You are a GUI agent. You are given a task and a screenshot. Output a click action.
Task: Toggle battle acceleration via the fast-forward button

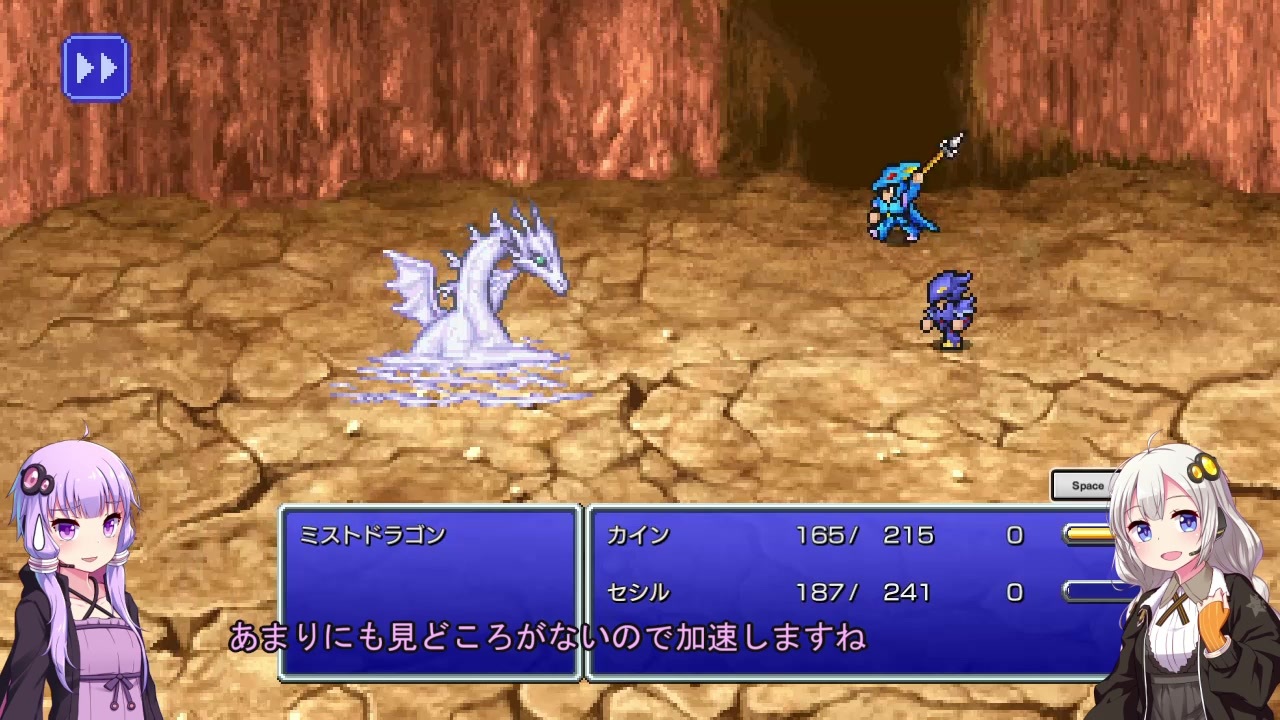[96, 66]
